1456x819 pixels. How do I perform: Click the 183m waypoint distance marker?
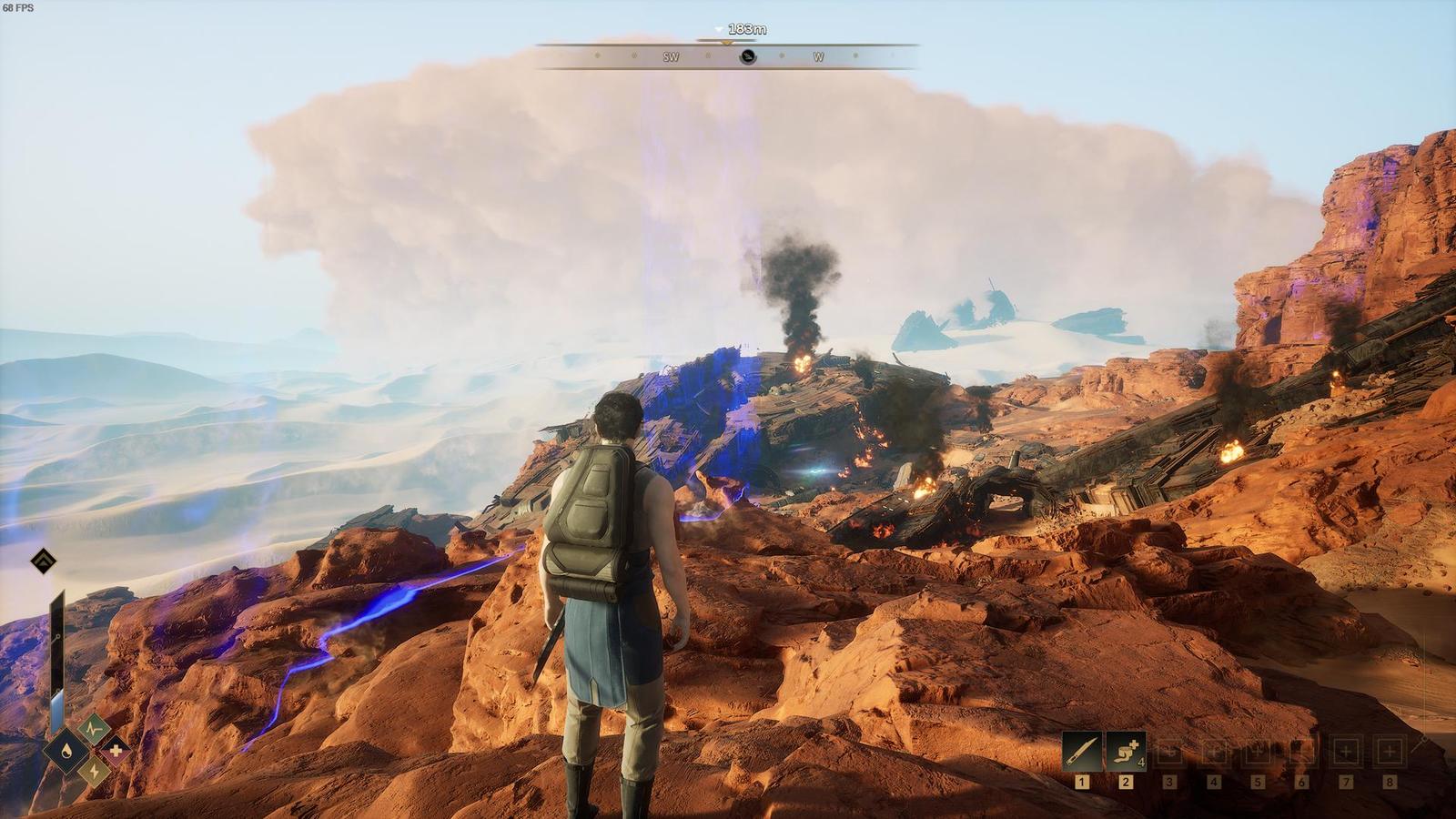[748, 28]
